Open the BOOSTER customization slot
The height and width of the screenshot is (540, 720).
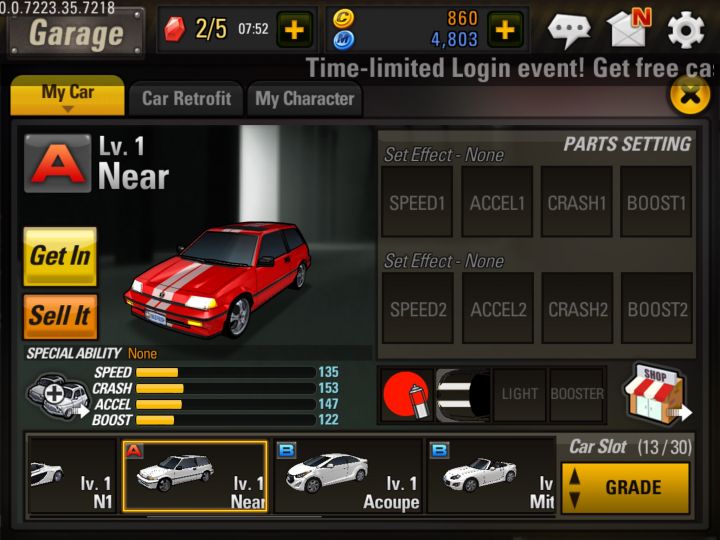point(577,394)
